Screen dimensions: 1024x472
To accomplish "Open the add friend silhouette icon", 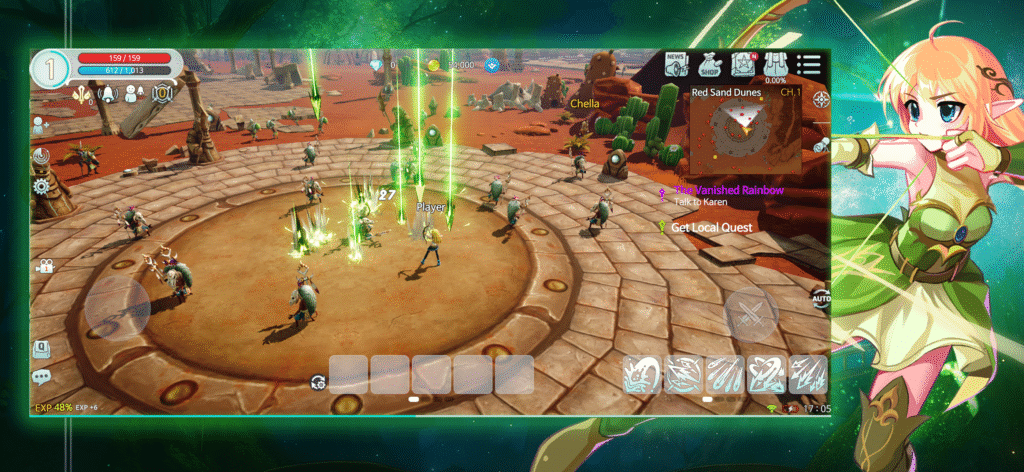I will (40, 125).
